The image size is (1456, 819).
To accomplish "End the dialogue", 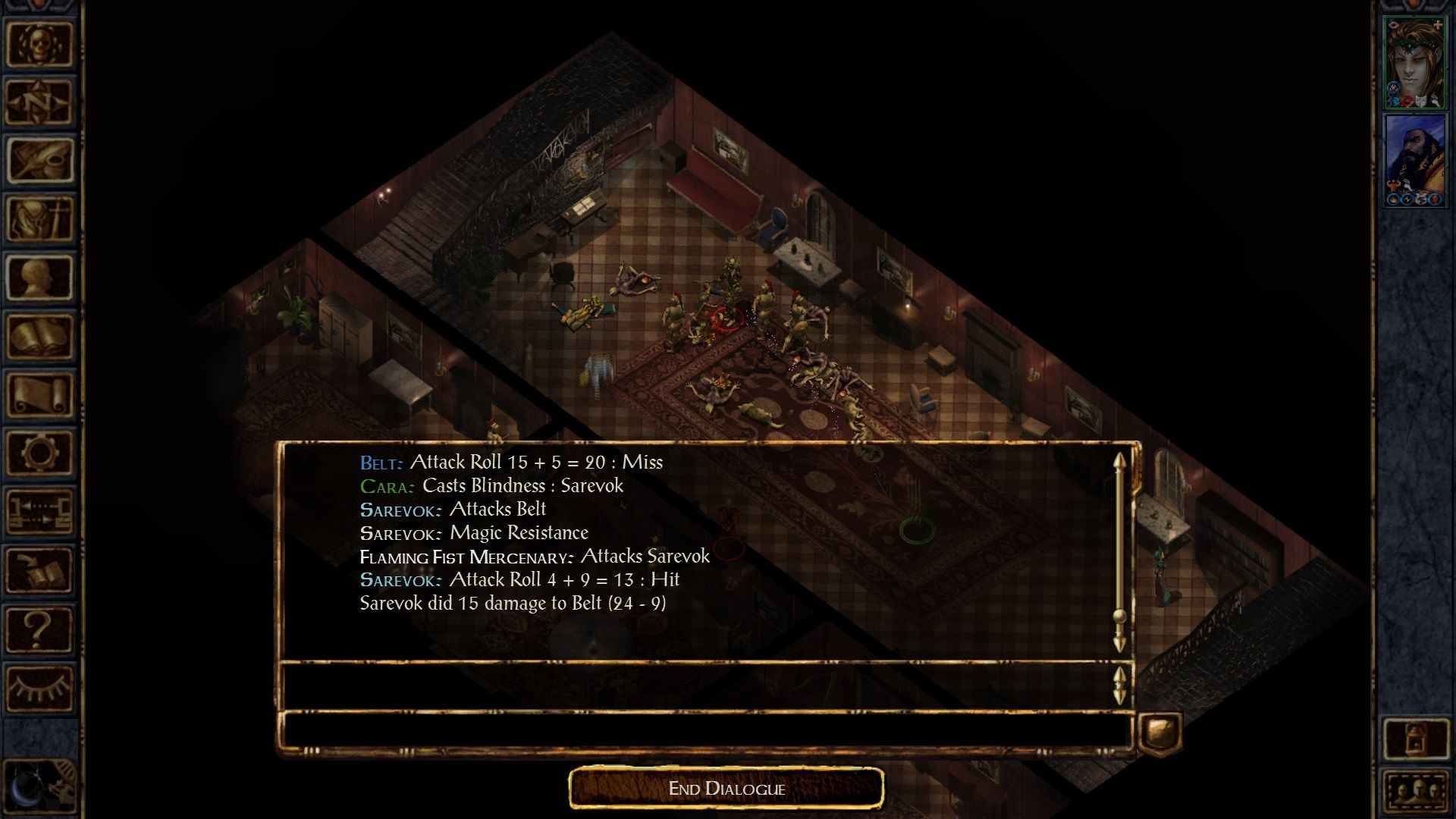I will [x=726, y=789].
